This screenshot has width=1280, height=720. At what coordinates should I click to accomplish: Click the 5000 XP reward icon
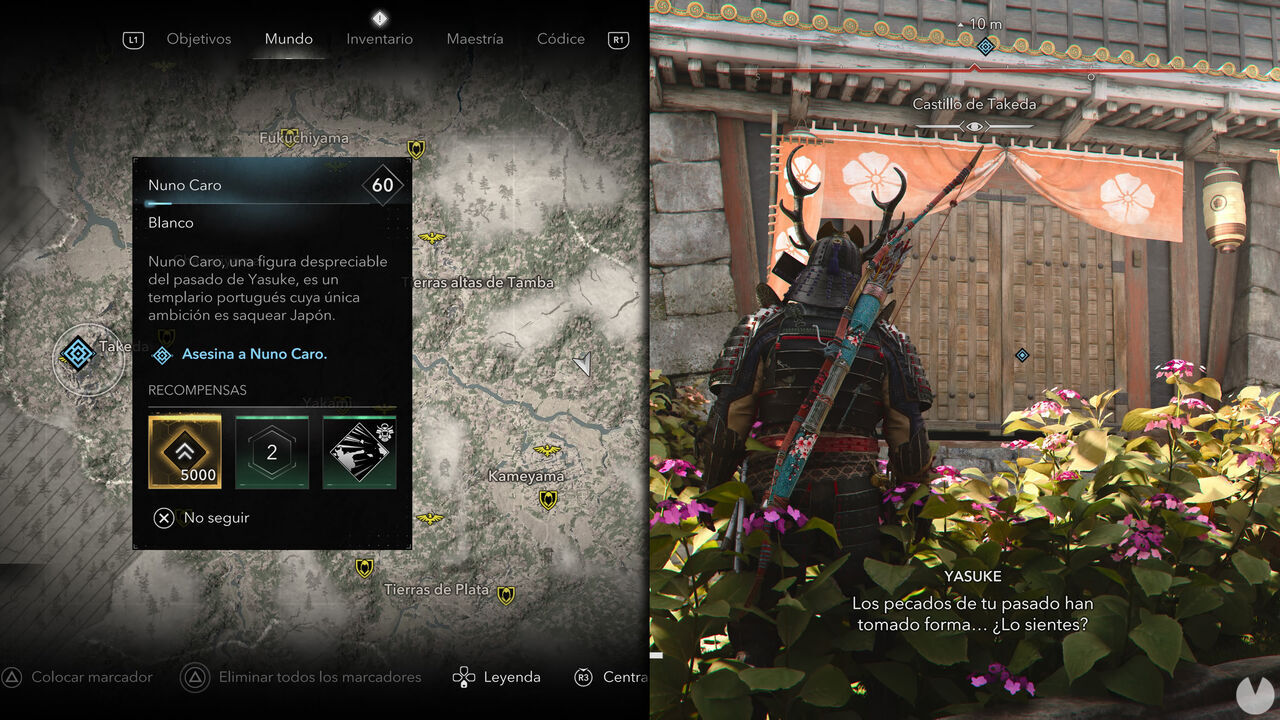coord(185,452)
